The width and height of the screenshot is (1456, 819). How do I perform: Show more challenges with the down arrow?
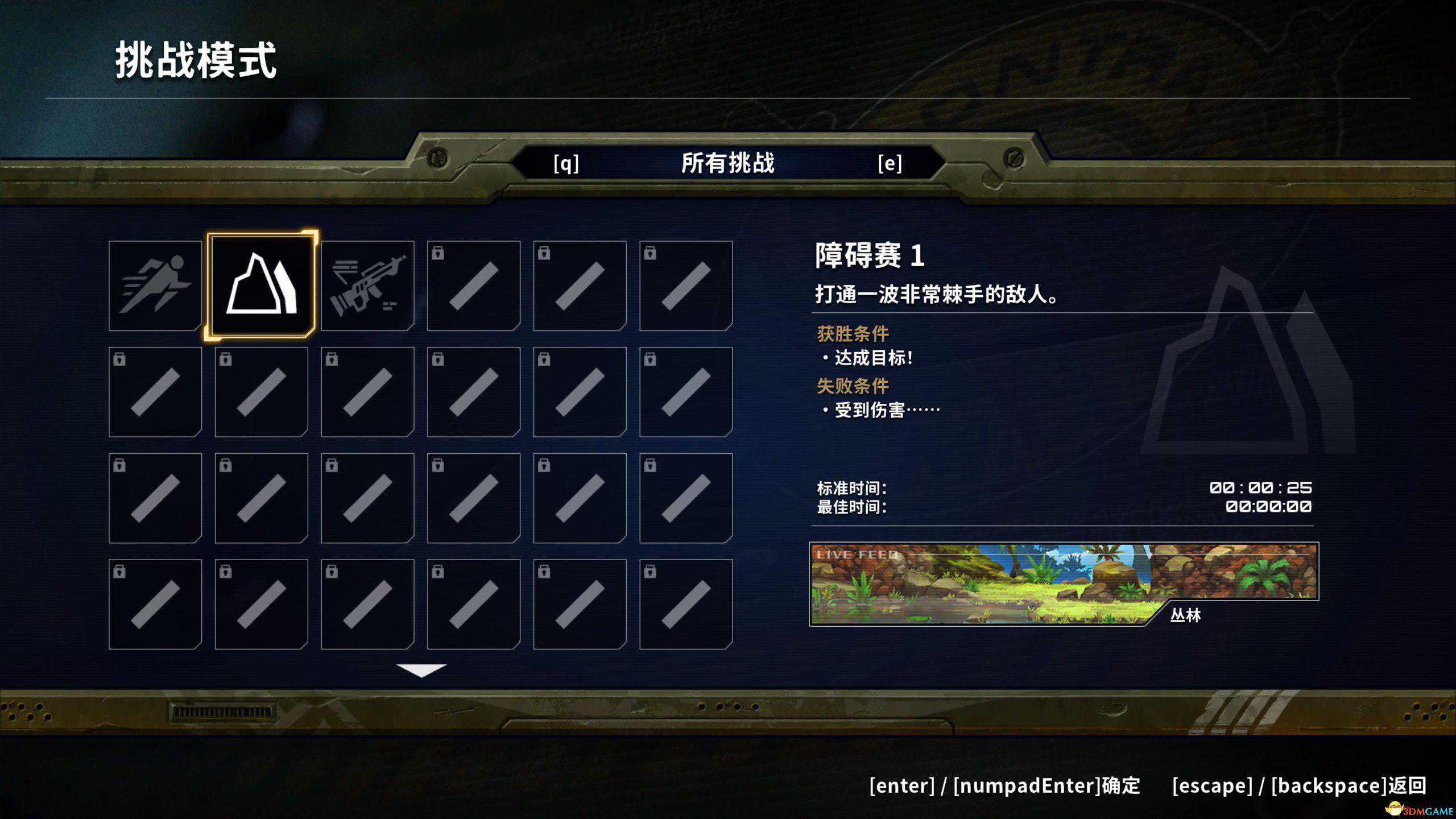click(421, 671)
